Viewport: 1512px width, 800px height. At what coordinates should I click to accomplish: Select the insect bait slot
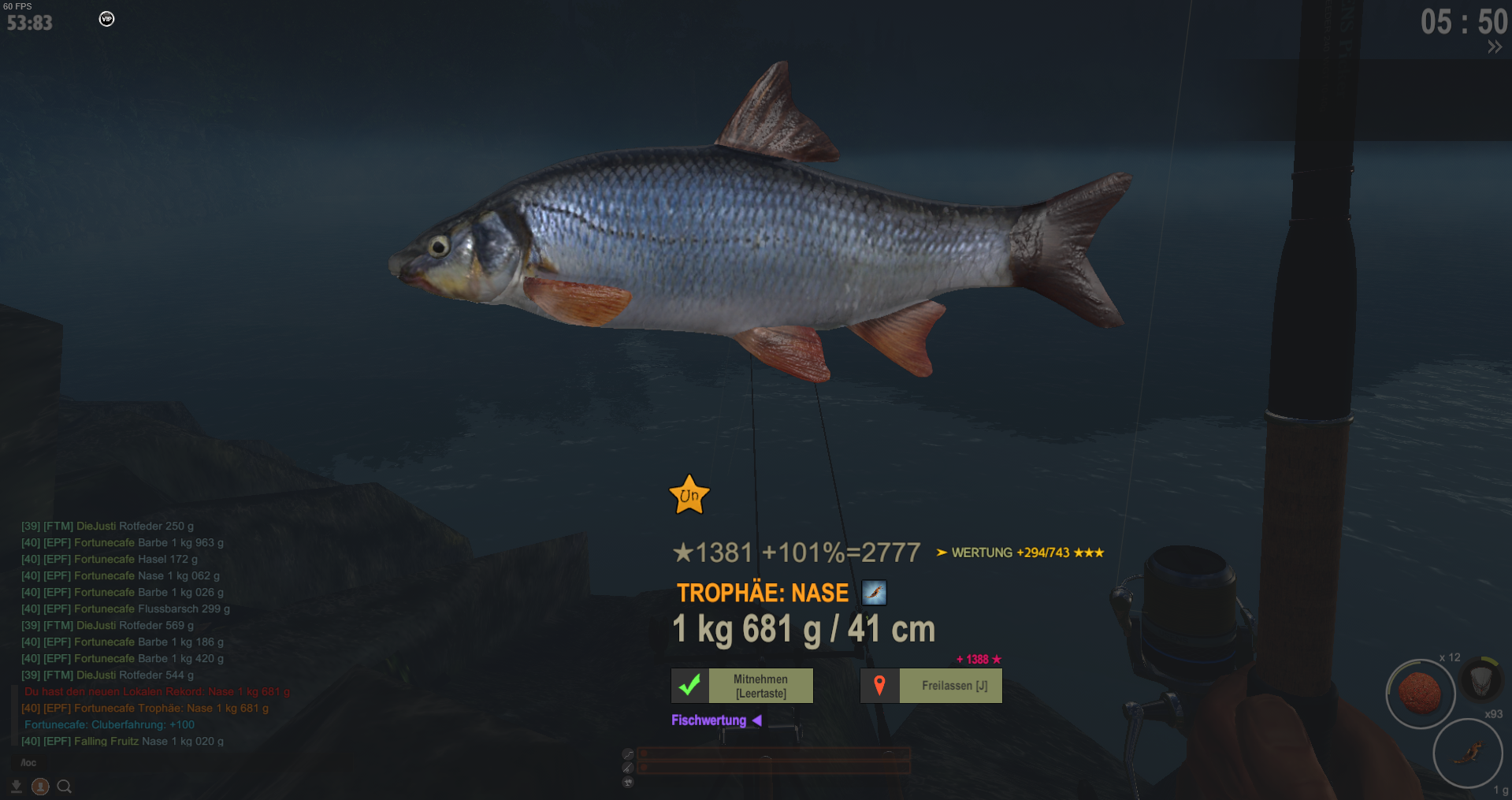(x=1467, y=753)
